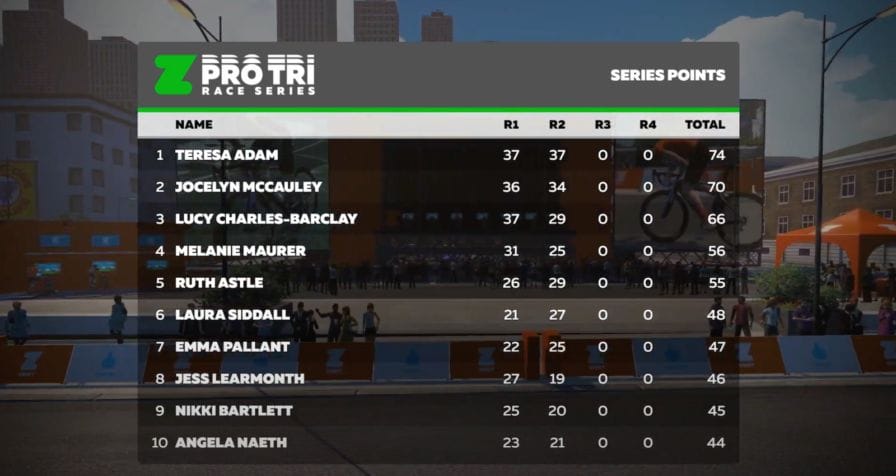Select the Emma Pallant row

coord(232,347)
